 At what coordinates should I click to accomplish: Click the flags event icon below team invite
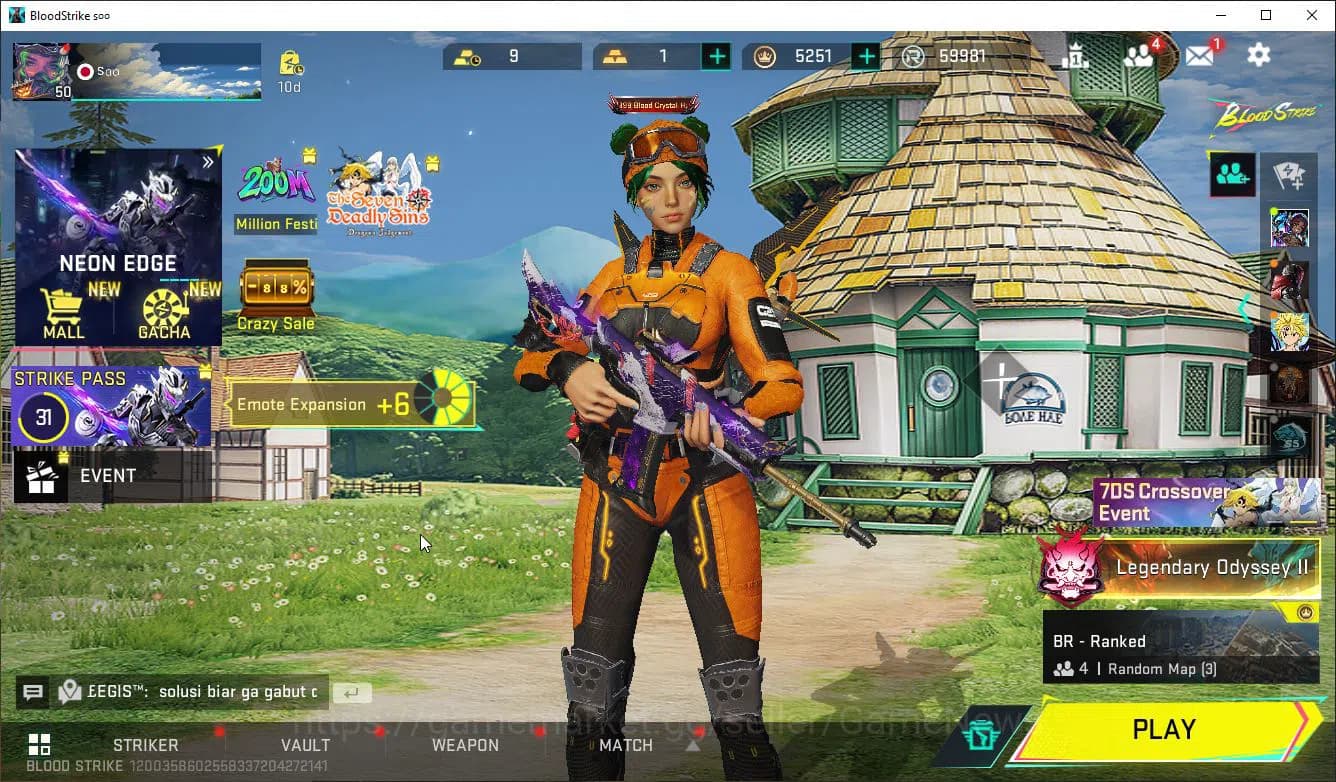click(1290, 174)
